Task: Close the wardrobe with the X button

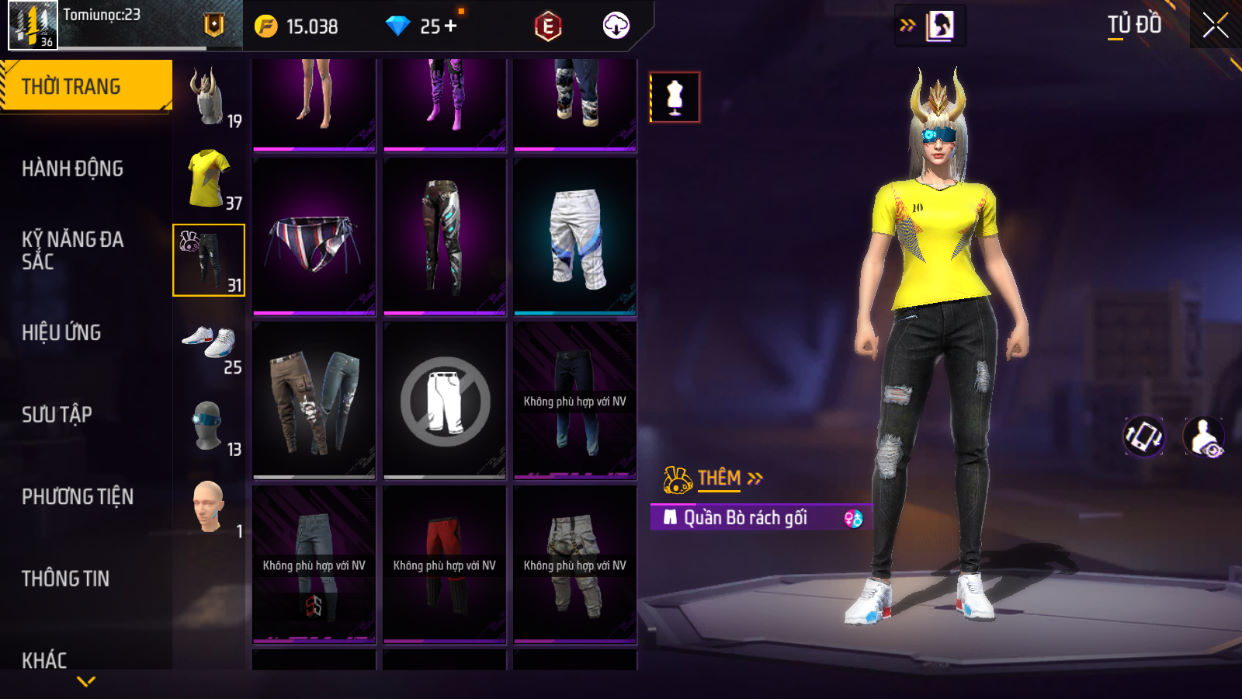Action: 1215,26
